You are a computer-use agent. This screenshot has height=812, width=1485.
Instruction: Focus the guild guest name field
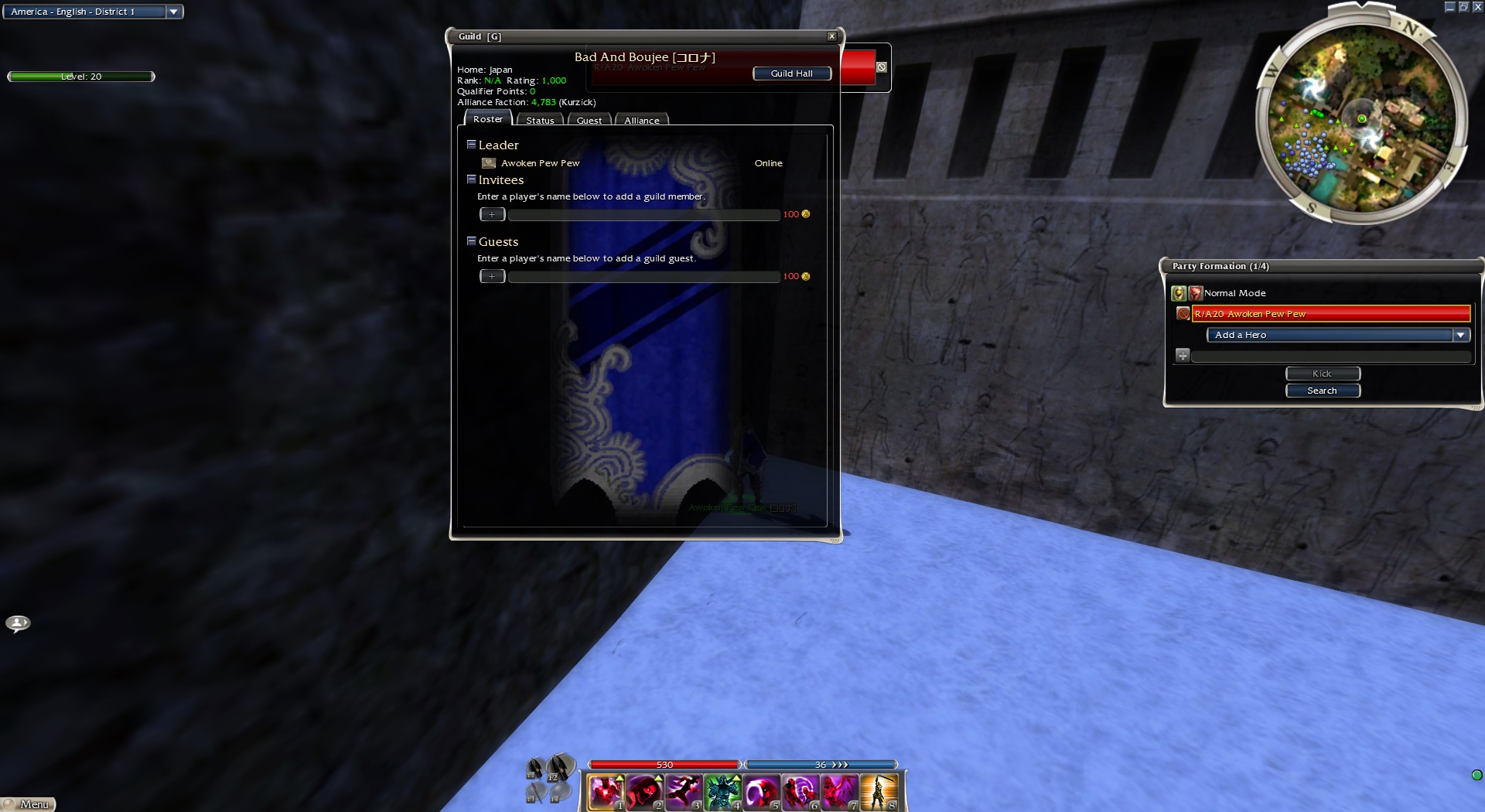pyautogui.click(x=643, y=277)
